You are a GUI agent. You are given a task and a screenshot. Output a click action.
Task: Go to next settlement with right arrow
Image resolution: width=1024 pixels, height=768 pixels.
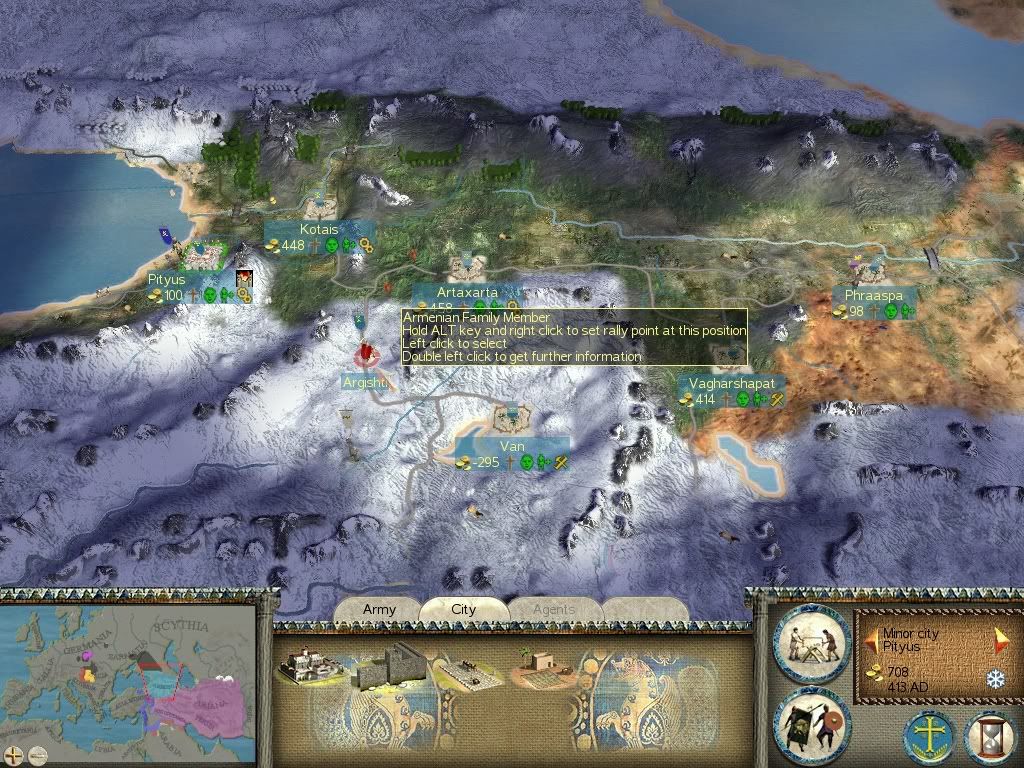coord(1001,637)
